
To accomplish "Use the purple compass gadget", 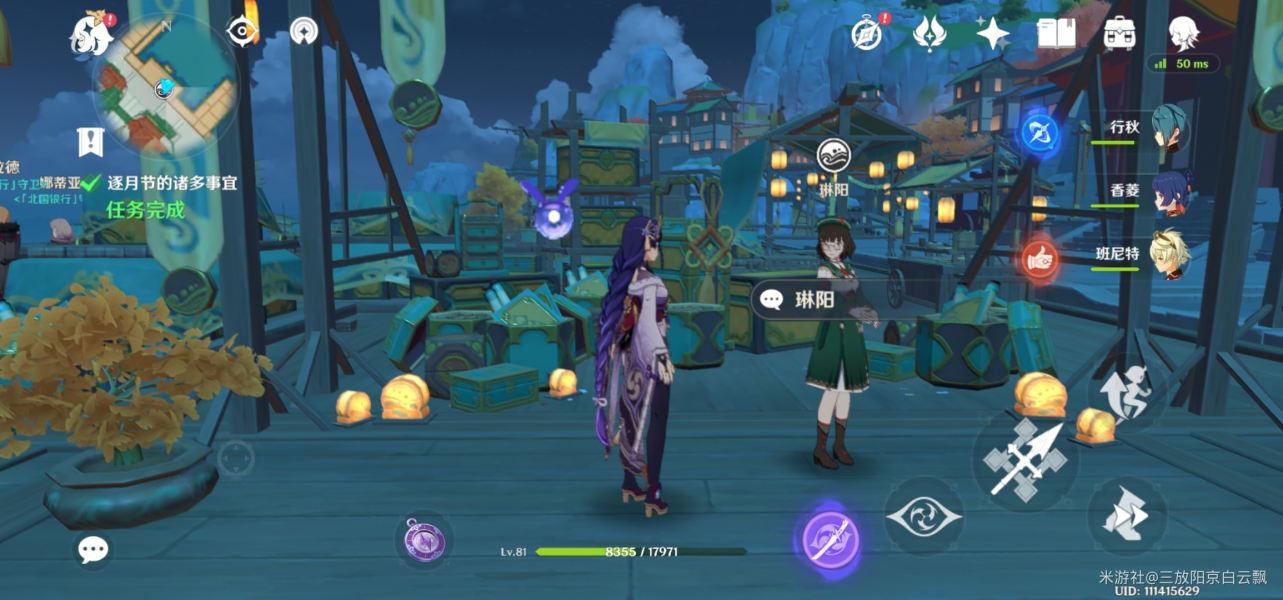I will [424, 541].
